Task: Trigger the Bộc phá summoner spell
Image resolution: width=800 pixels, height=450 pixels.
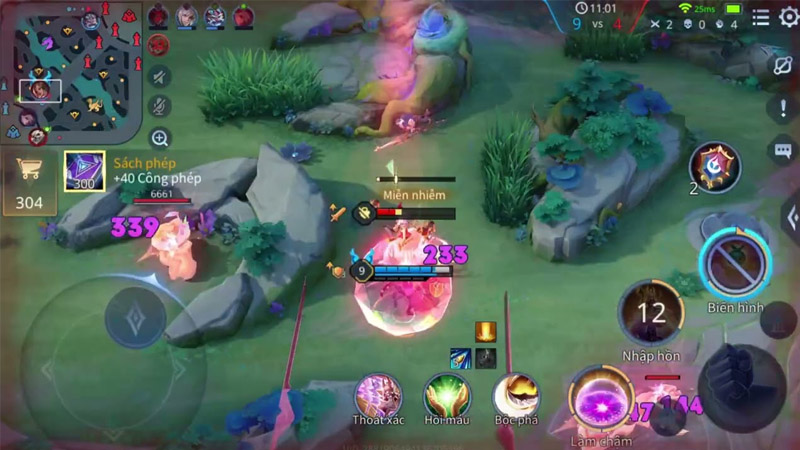Action: point(516,396)
